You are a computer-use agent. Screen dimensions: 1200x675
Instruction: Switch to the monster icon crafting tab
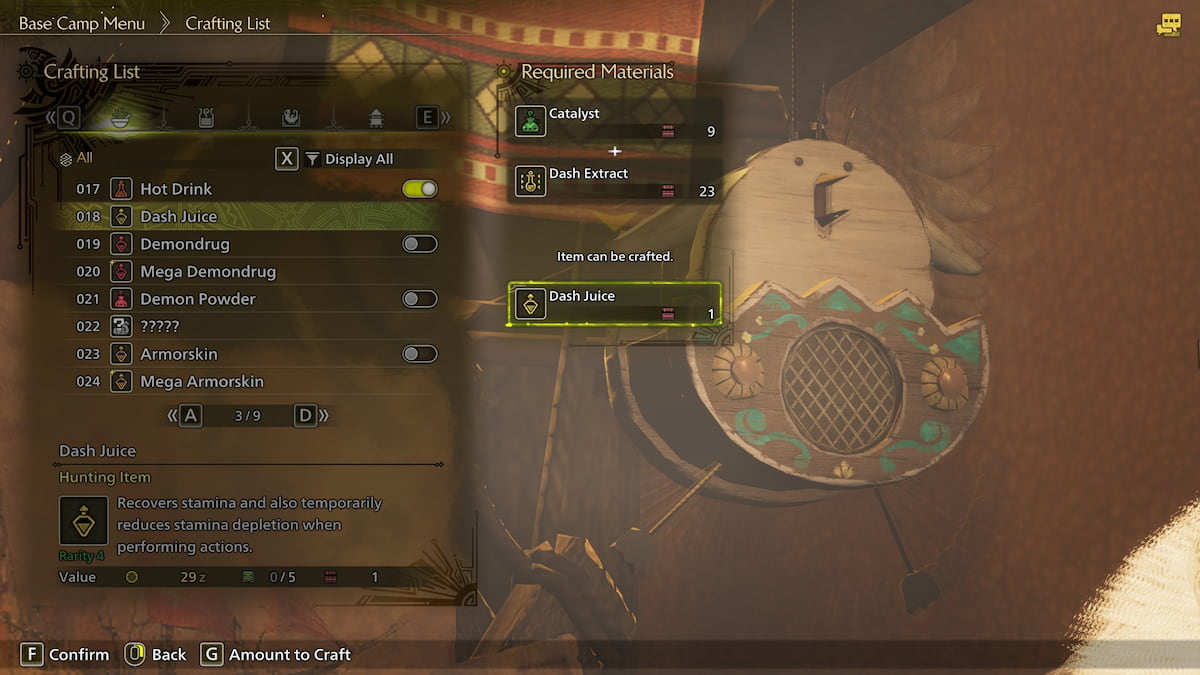pyautogui.click(x=290, y=118)
